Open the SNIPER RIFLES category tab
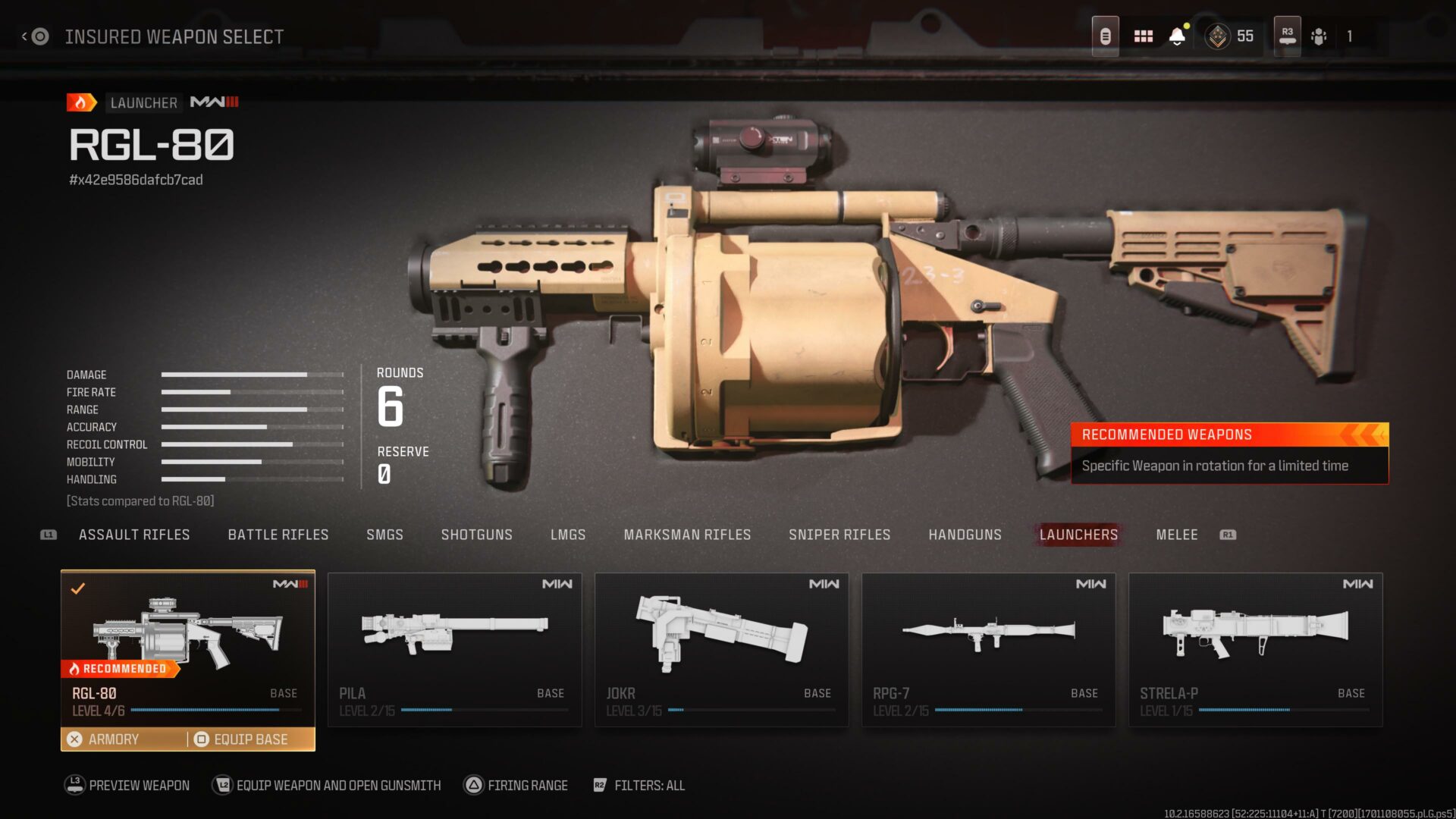Image resolution: width=1456 pixels, height=819 pixels. coord(840,535)
